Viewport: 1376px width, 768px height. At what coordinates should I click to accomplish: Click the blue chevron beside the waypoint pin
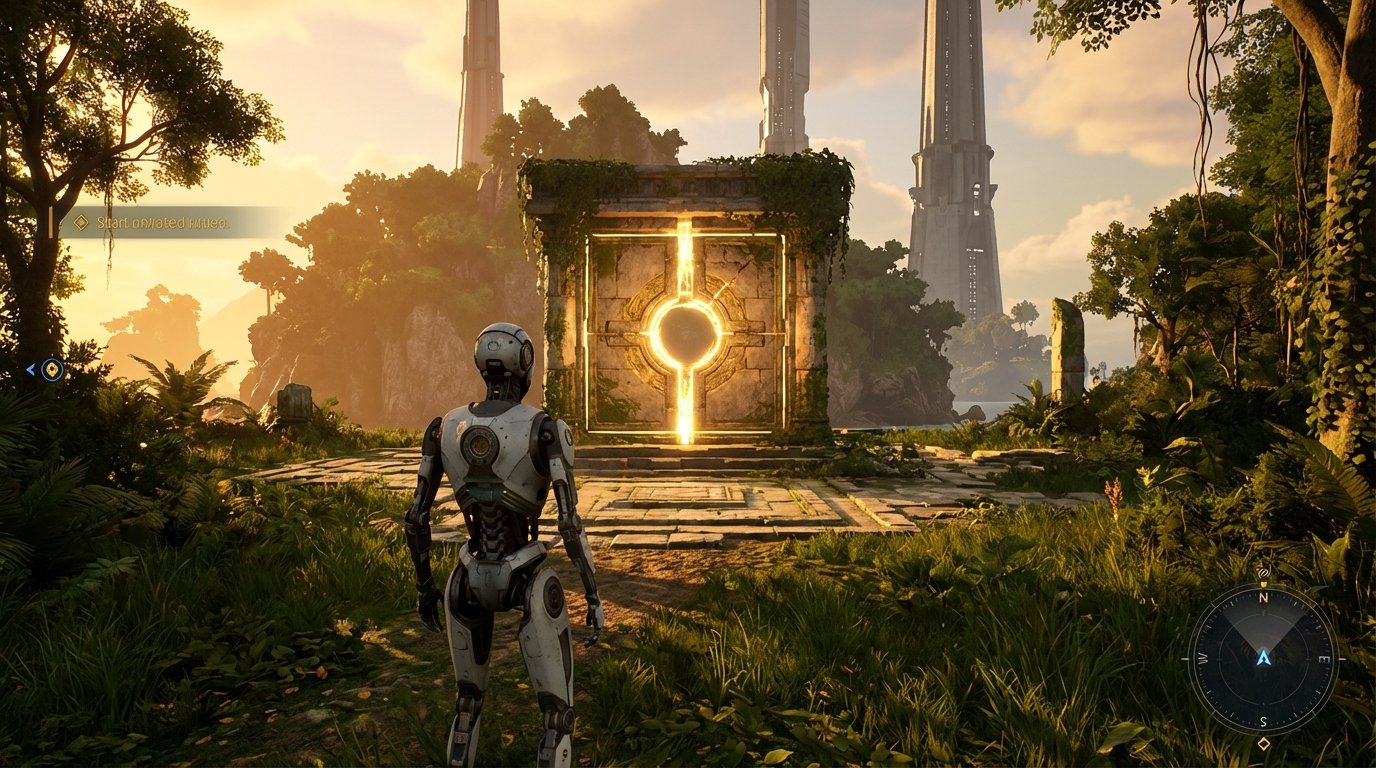pos(30,370)
